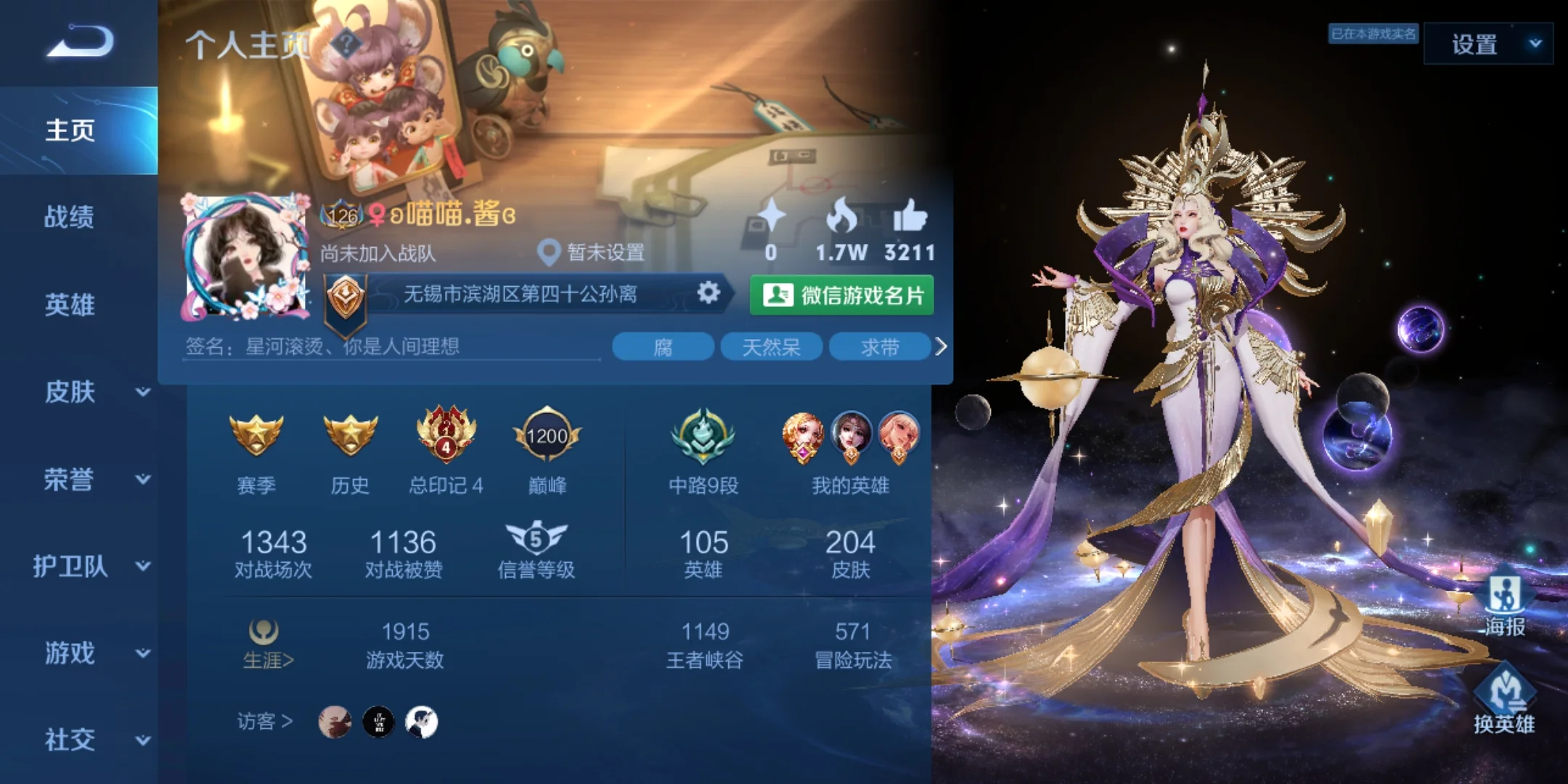Expand the 游戏 section
Screen dimensions: 1568x784
(x=94, y=653)
